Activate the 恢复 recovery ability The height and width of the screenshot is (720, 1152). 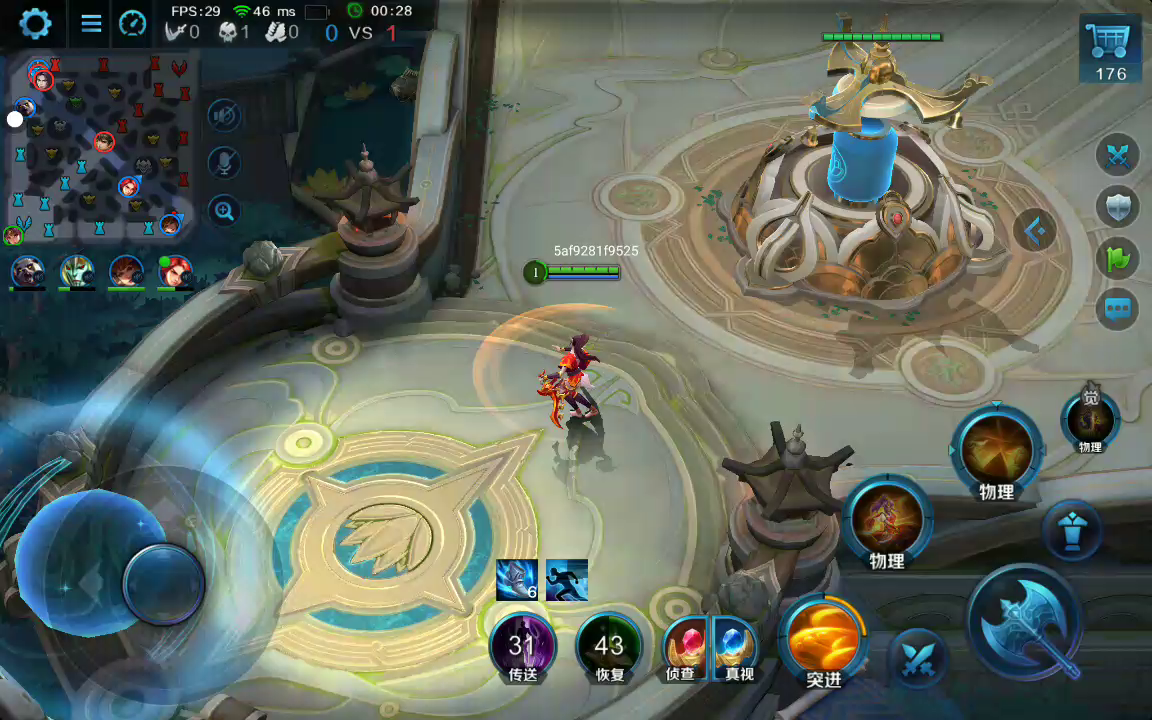tap(608, 647)
